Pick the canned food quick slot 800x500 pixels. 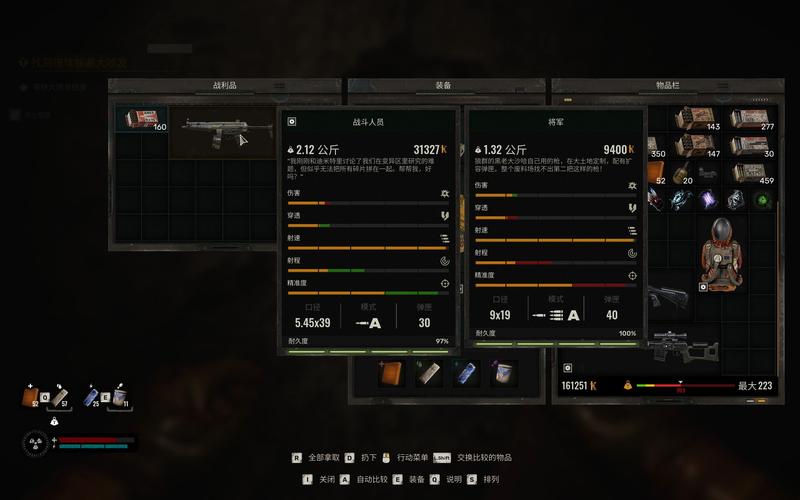pos(504,373)
